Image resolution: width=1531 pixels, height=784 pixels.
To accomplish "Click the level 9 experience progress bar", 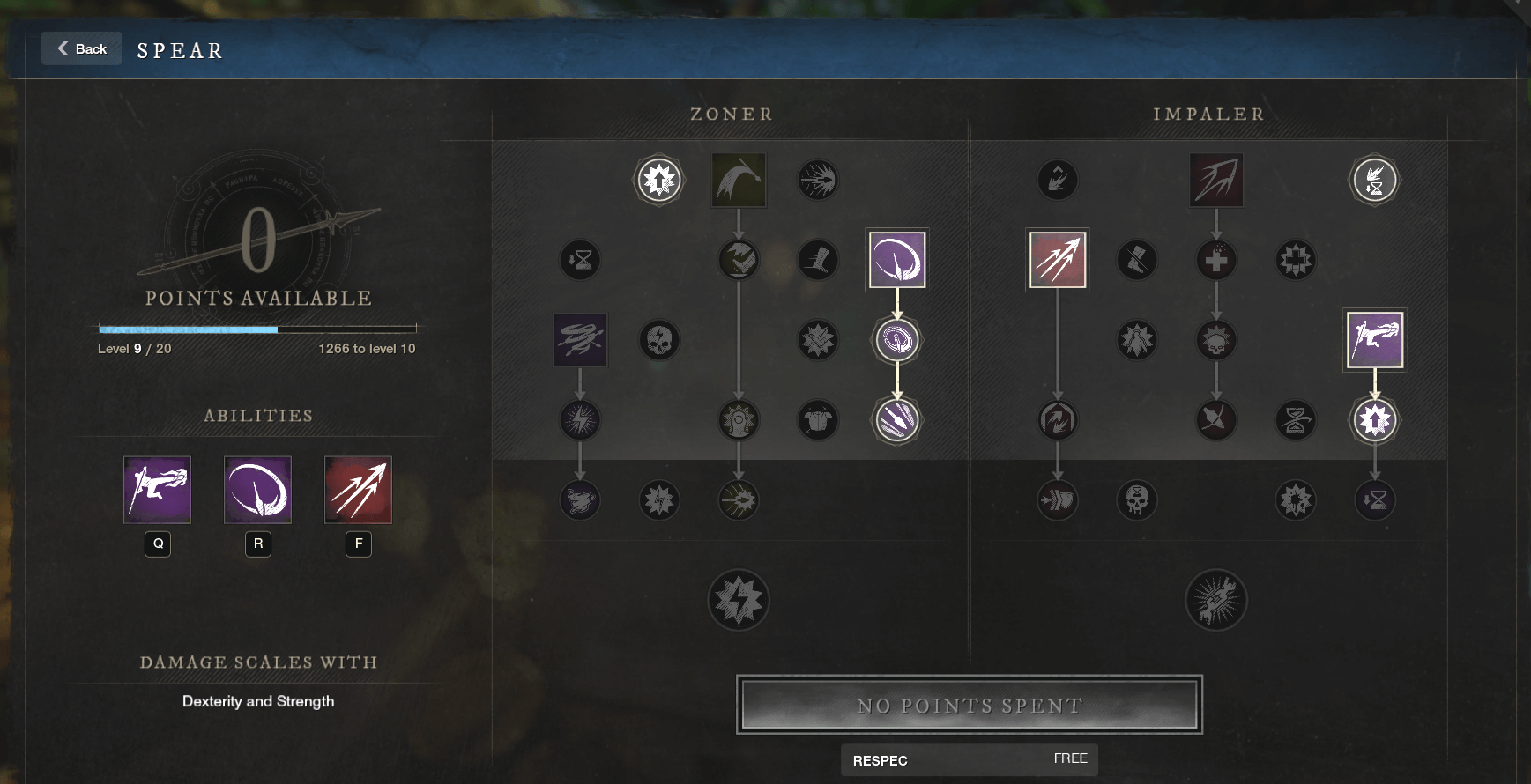I will pyautogui.click(x=256, y=328).
